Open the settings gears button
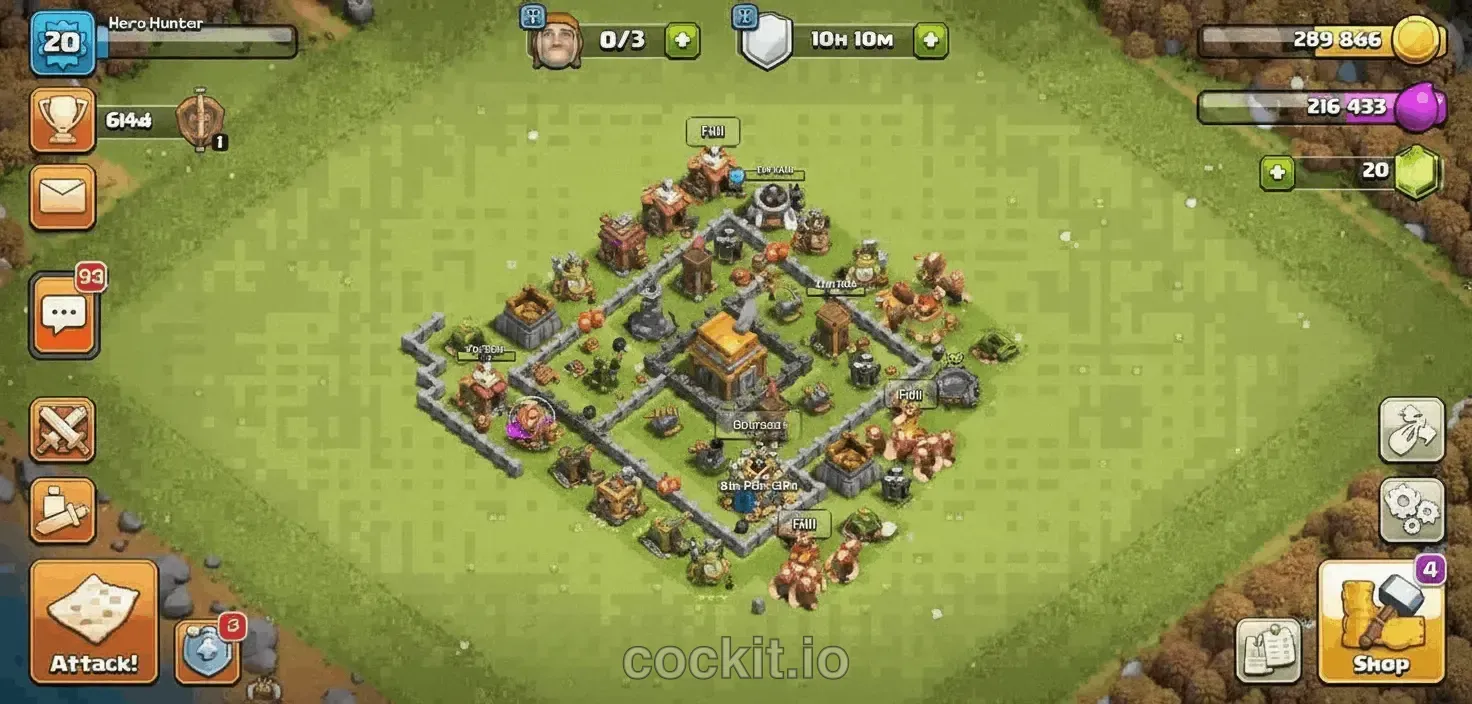Screen dimensions: 1472x704 (x=1411, y=511)
